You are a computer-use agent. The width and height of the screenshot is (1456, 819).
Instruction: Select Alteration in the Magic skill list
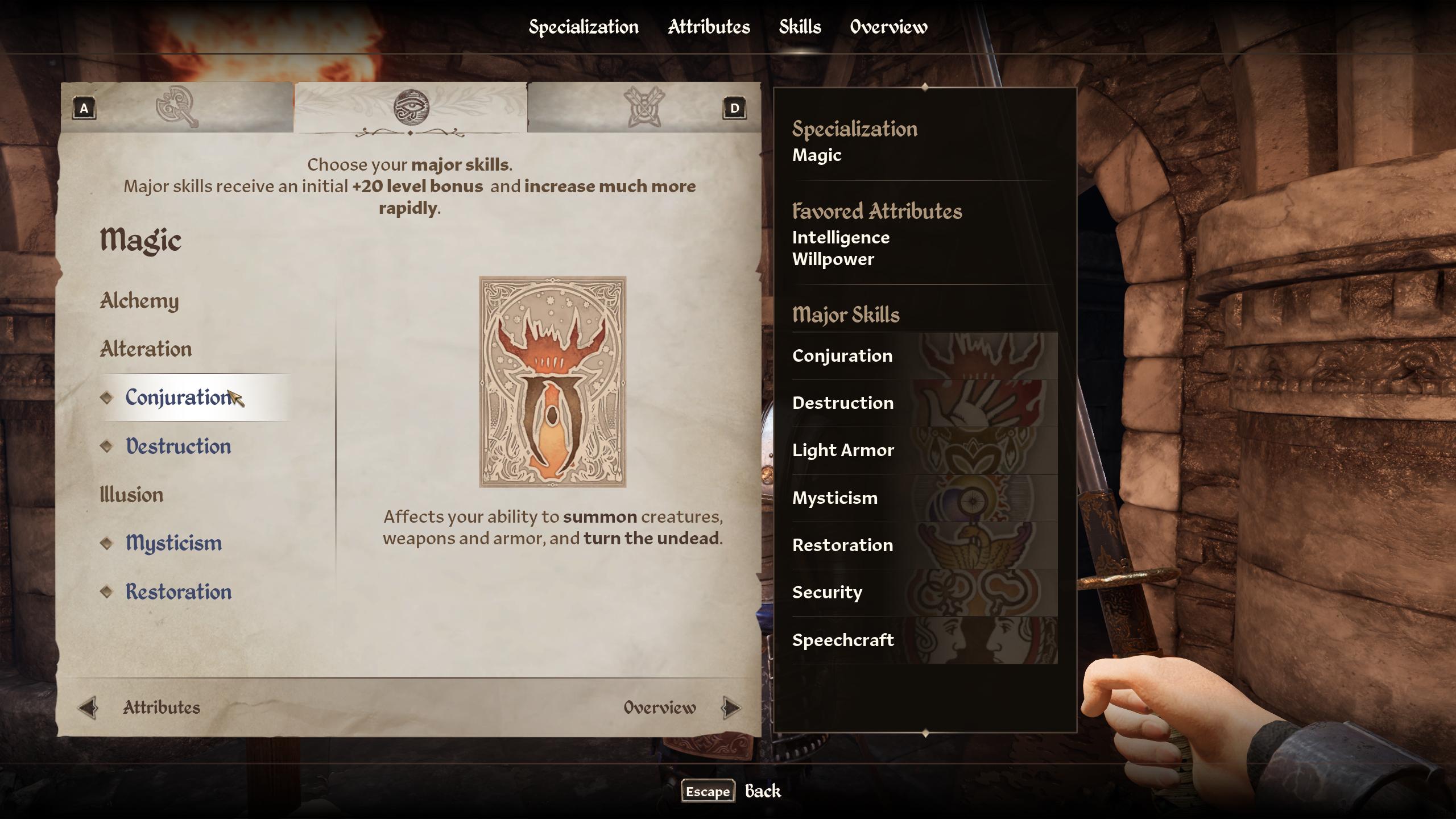click(x=146, y=349)
